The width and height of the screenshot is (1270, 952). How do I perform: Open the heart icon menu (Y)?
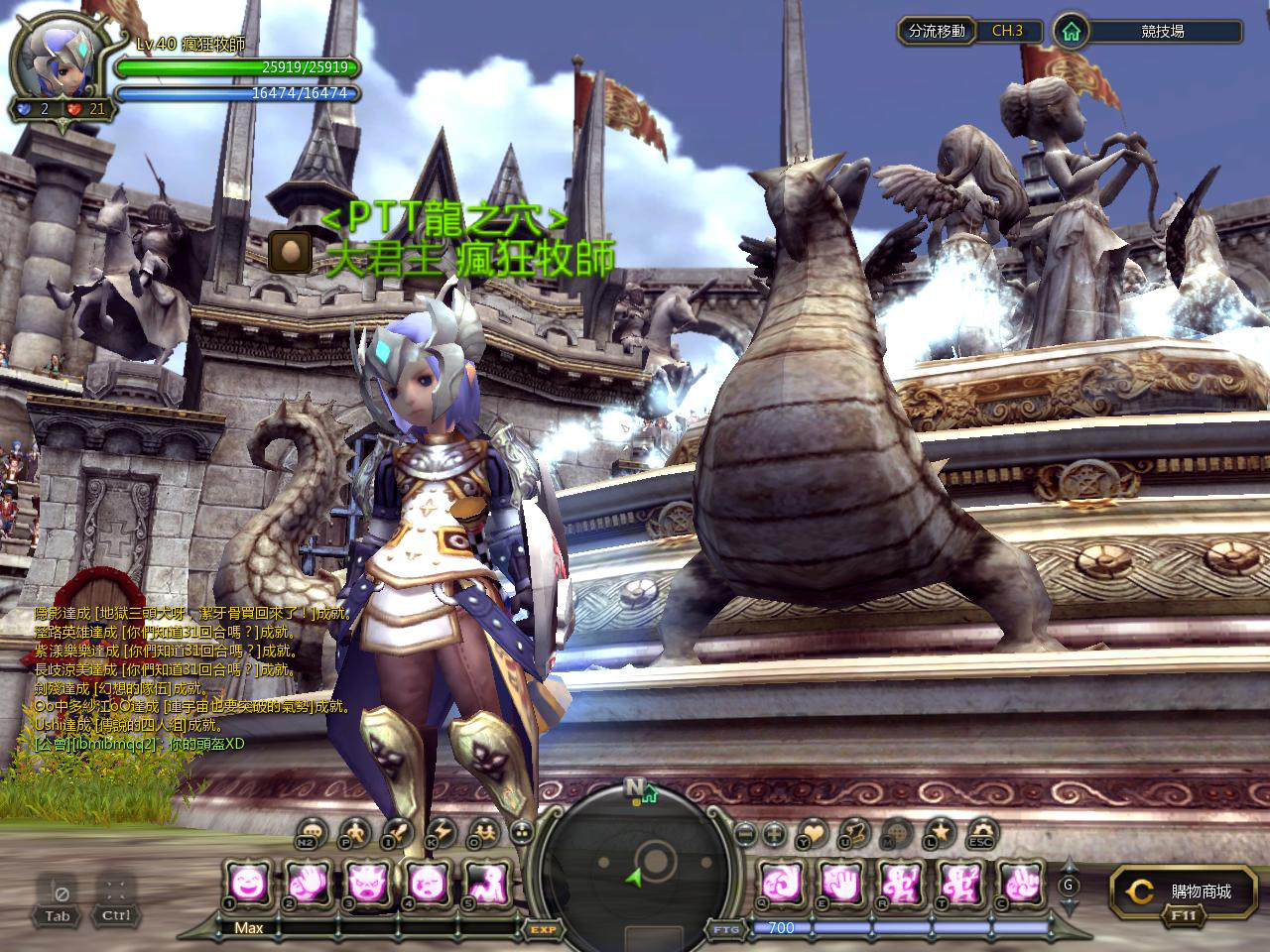pyautogui.click(x=813, y=833)
